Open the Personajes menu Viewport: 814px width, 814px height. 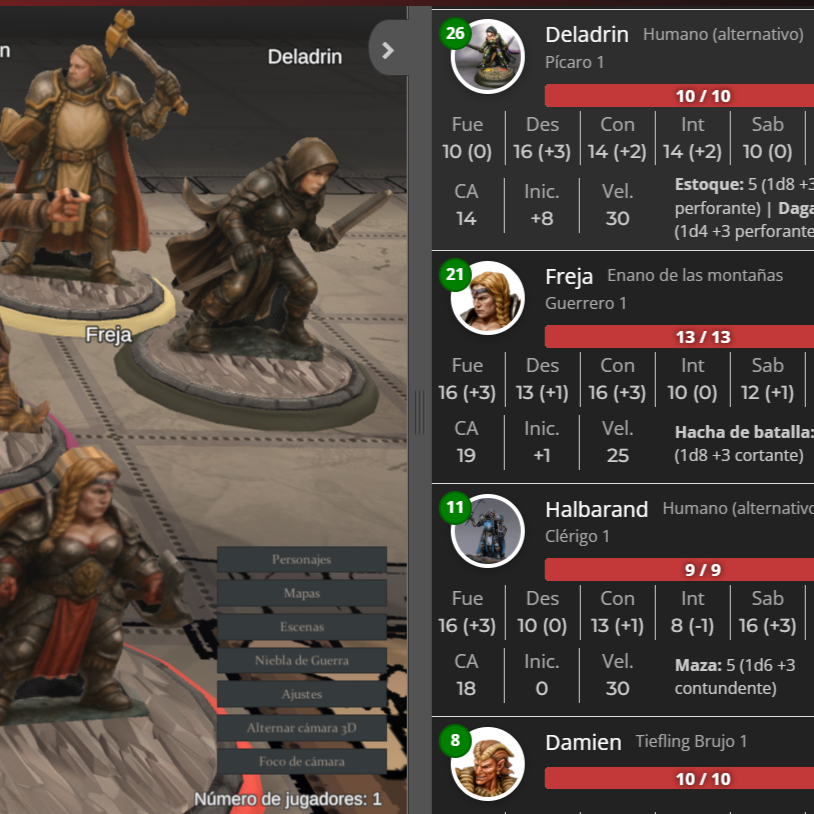(301, 560)
